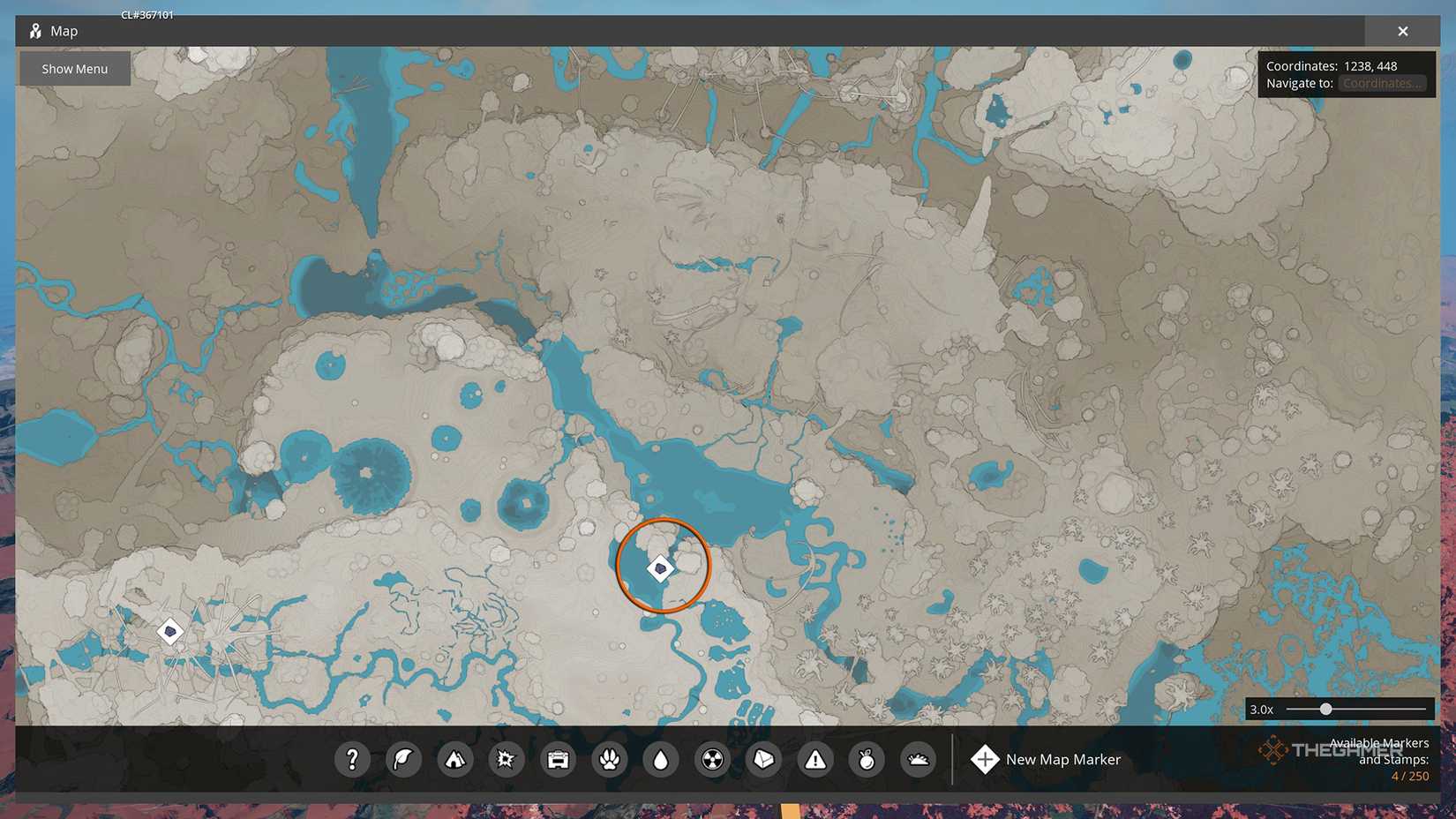1456x819 pixels.
Task: Select the supply crate marker stamp
Action: tap(558, 759)
